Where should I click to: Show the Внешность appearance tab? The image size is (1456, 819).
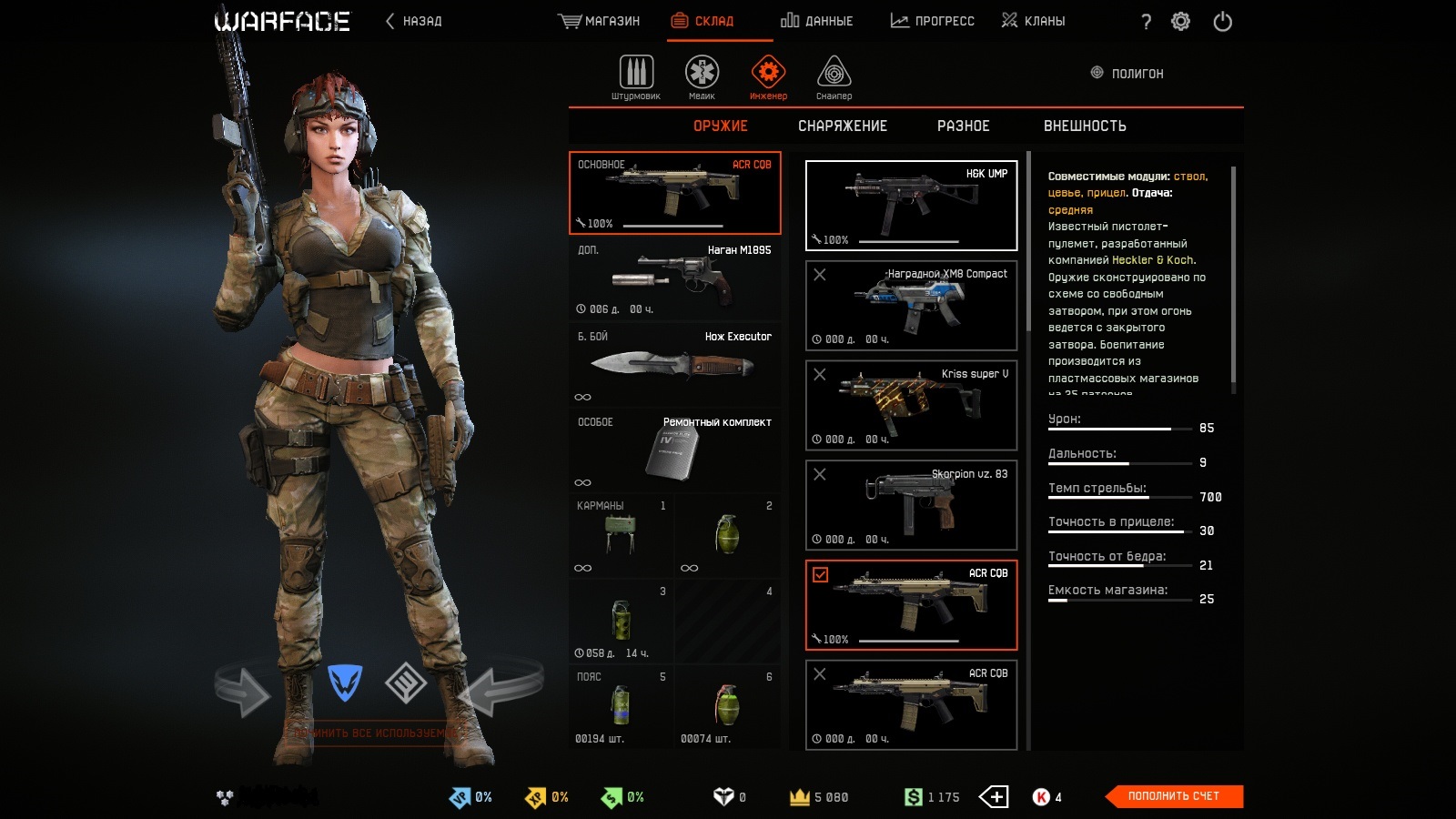[1085, 126]
